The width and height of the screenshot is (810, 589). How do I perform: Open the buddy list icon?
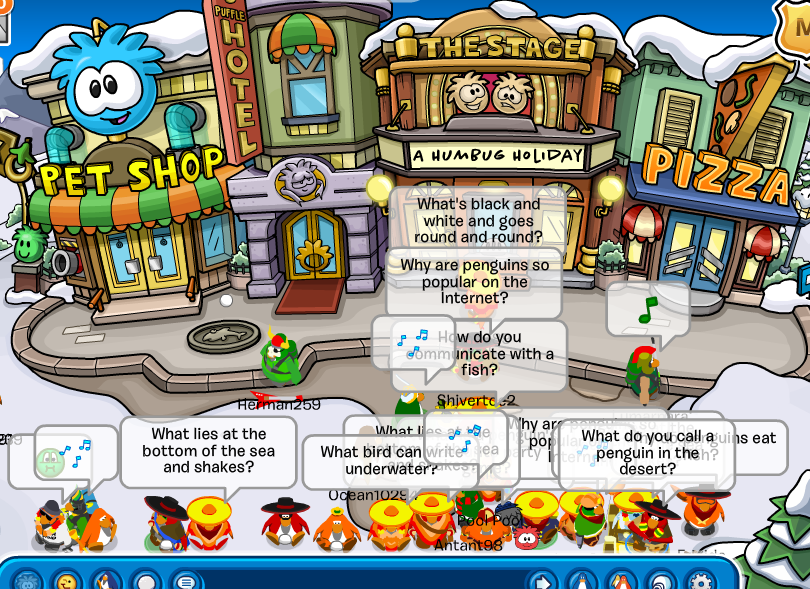click(621, 582)
